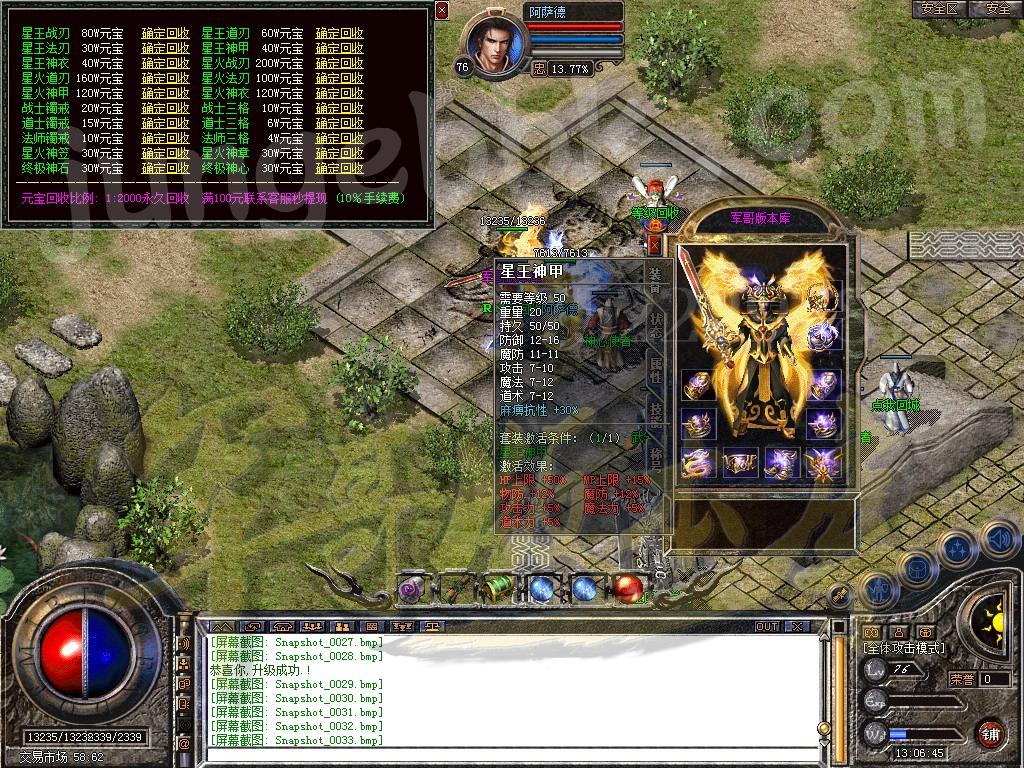The width and height of the screenshot is (1024, 768).
Task: Close the character equipment window
Action: (x=655, y=243)
